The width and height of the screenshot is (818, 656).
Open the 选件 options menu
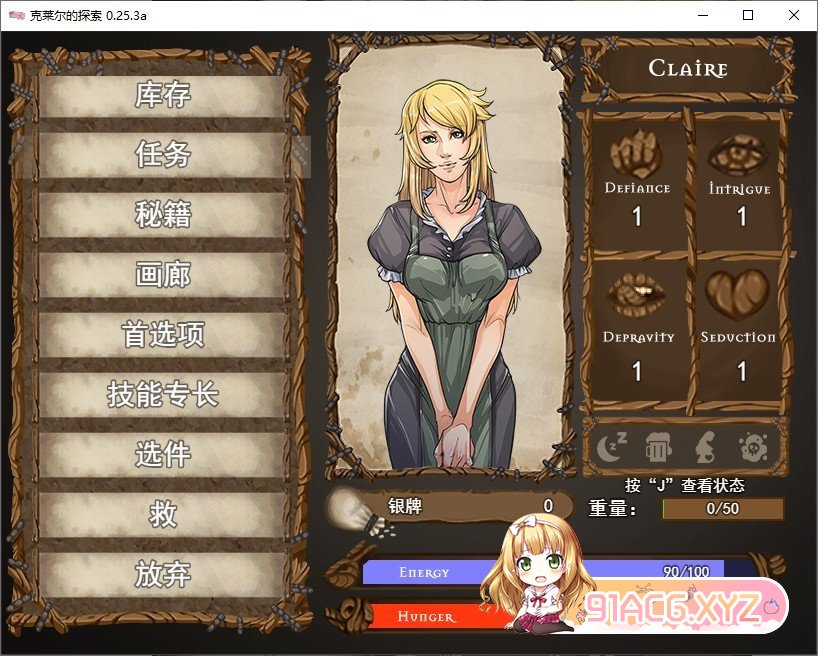163,455
